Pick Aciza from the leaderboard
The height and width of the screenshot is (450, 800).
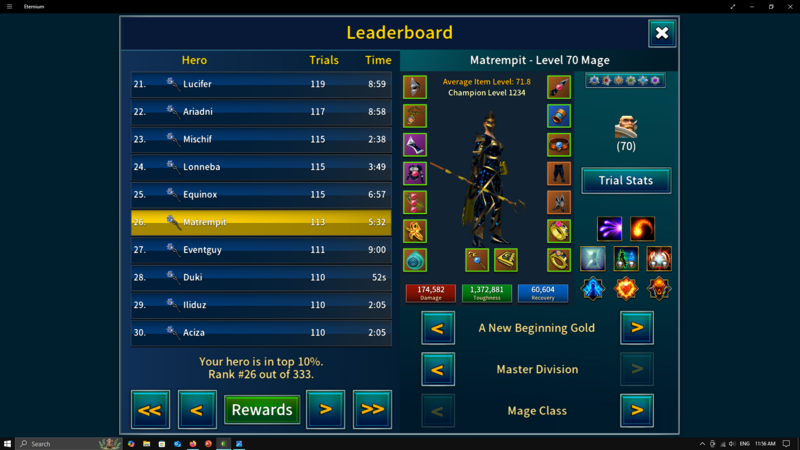(x=261, y=332)
